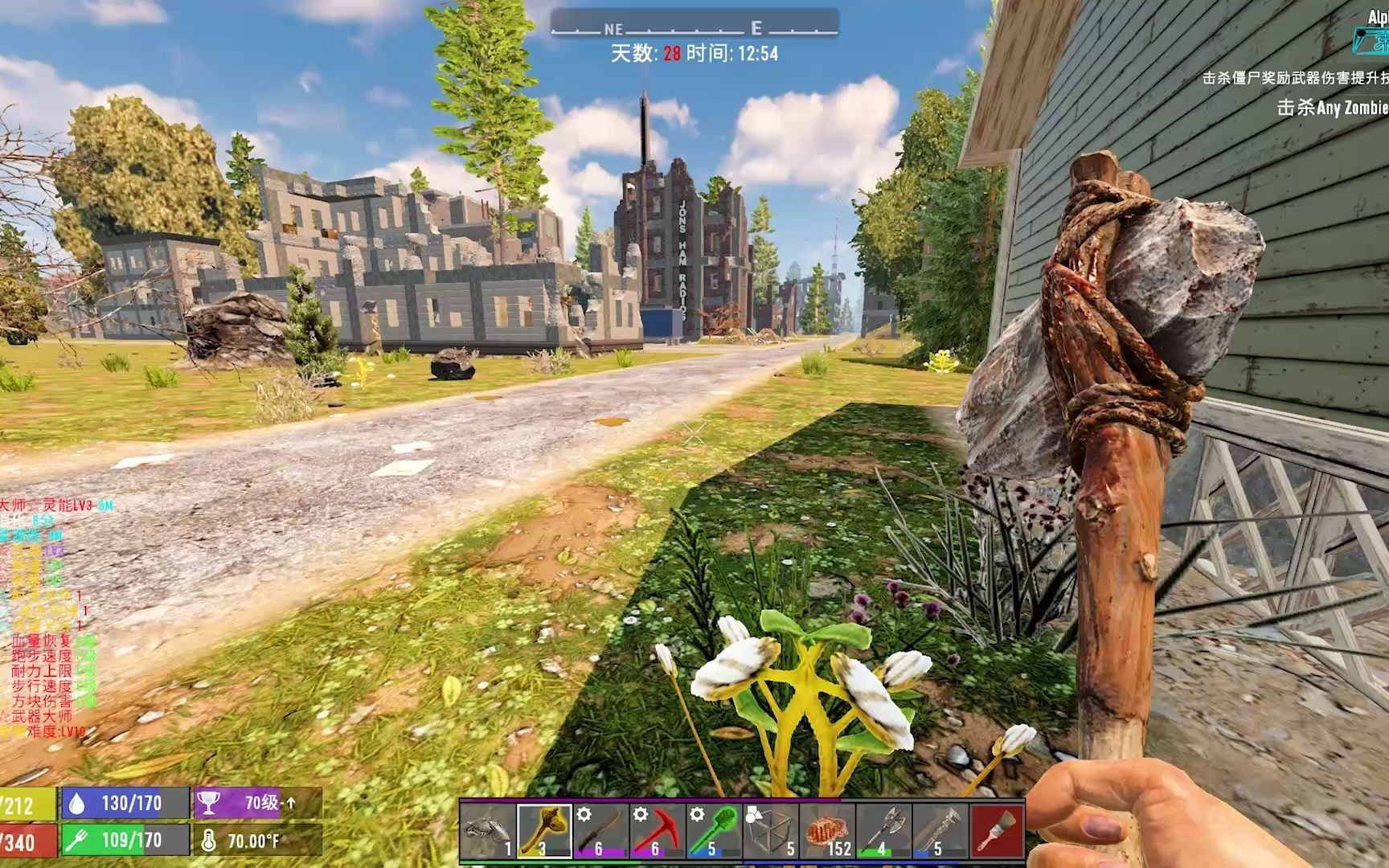
Task: Click the Any Zombie kill quest tracker
Action: tap(1332, 108)
